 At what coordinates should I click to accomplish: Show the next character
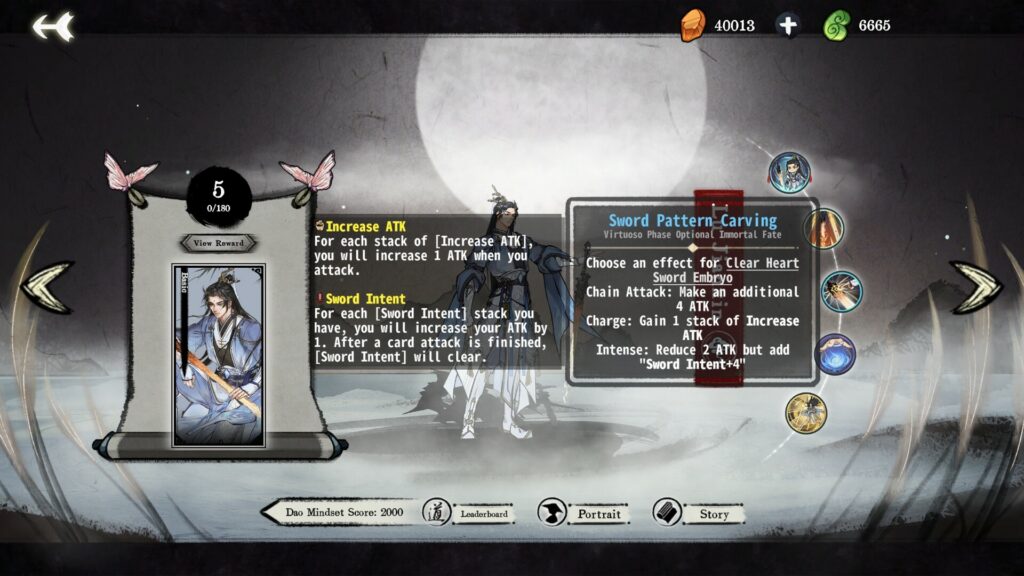point(974,286)
